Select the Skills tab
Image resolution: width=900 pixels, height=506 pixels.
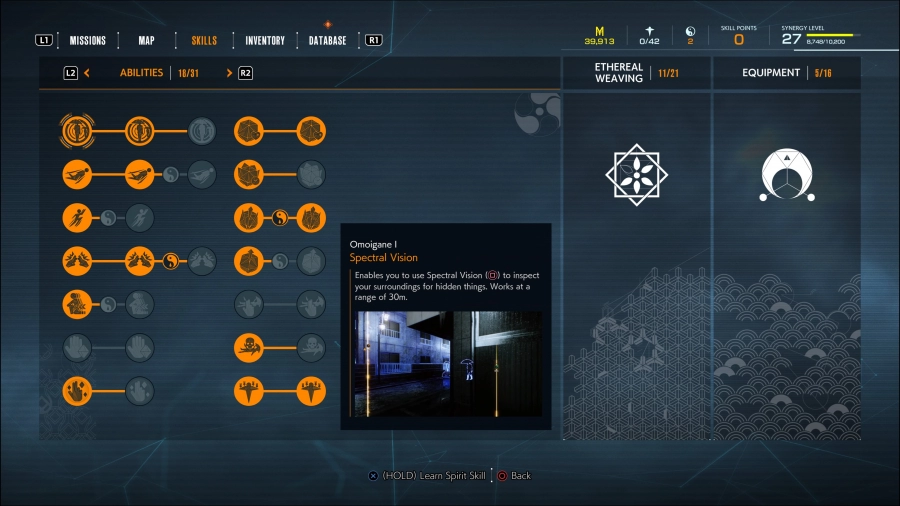[x=204, y=41]
